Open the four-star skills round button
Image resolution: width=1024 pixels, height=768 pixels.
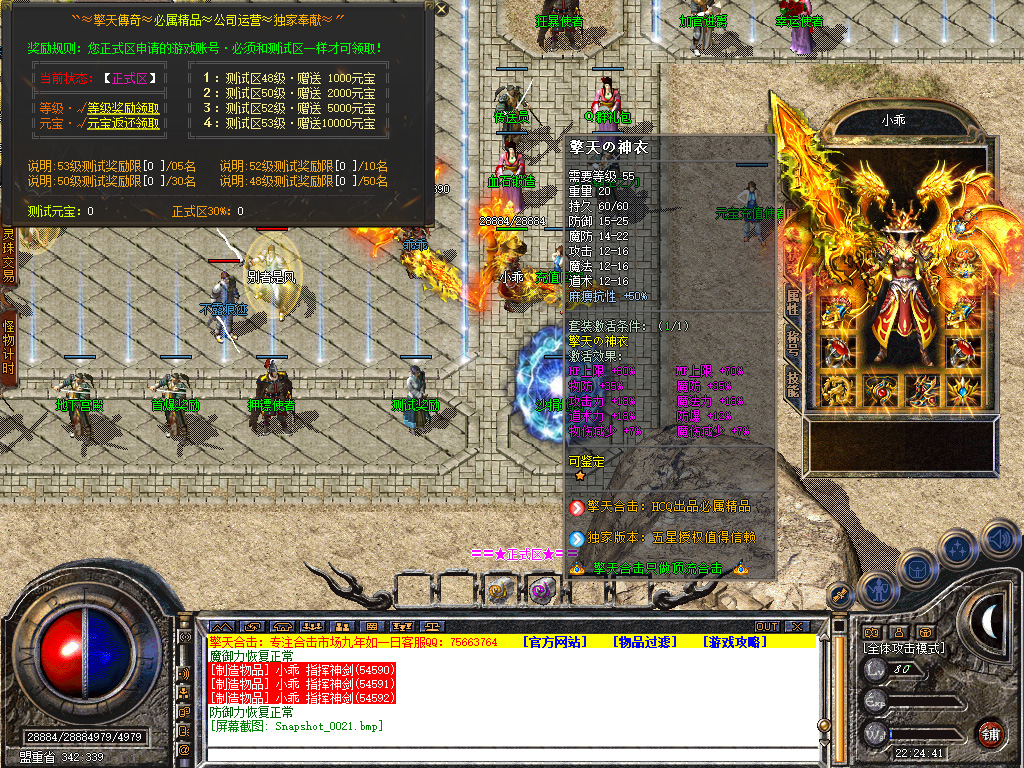[x=957, y=547]
